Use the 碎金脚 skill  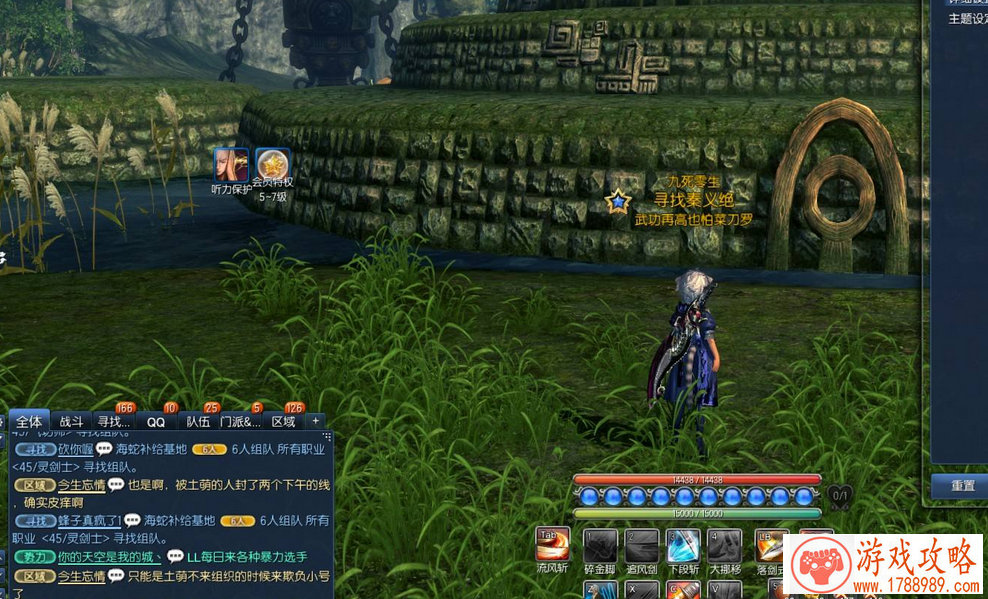(601, 546)
